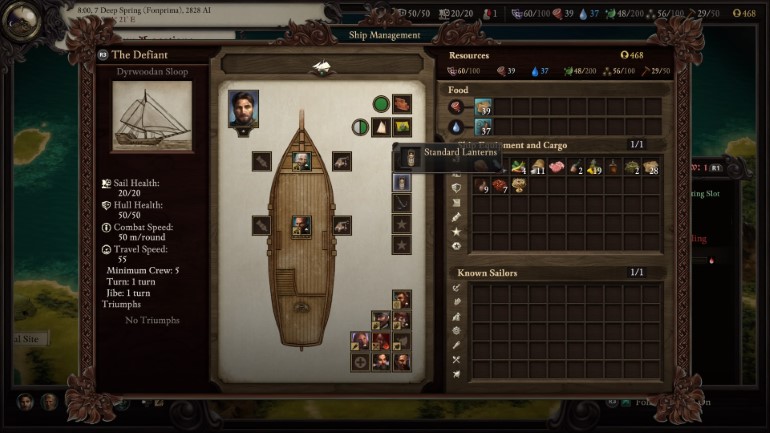Click the cargo item with quantity 9
This screenshot has width=770, height=433.
(x=481, y=186)
